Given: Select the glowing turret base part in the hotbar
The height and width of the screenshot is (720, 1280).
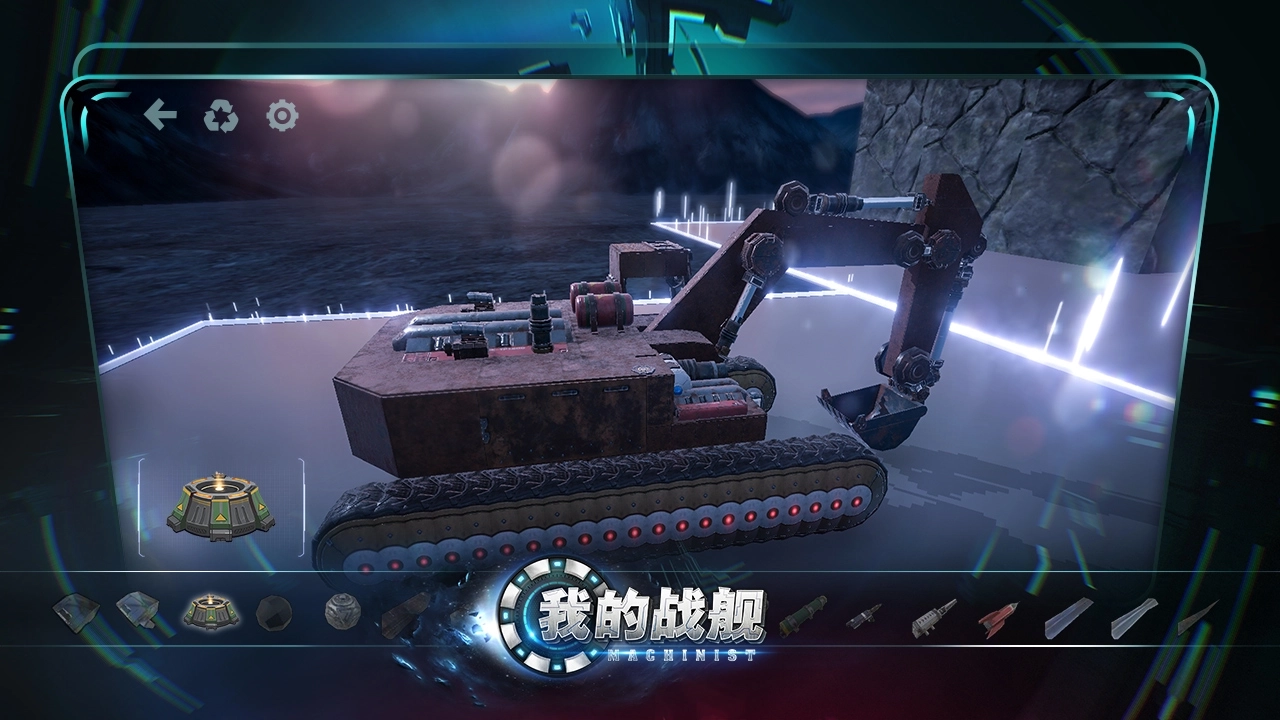Looking at the screenshot, I should (x=210, y=612).
